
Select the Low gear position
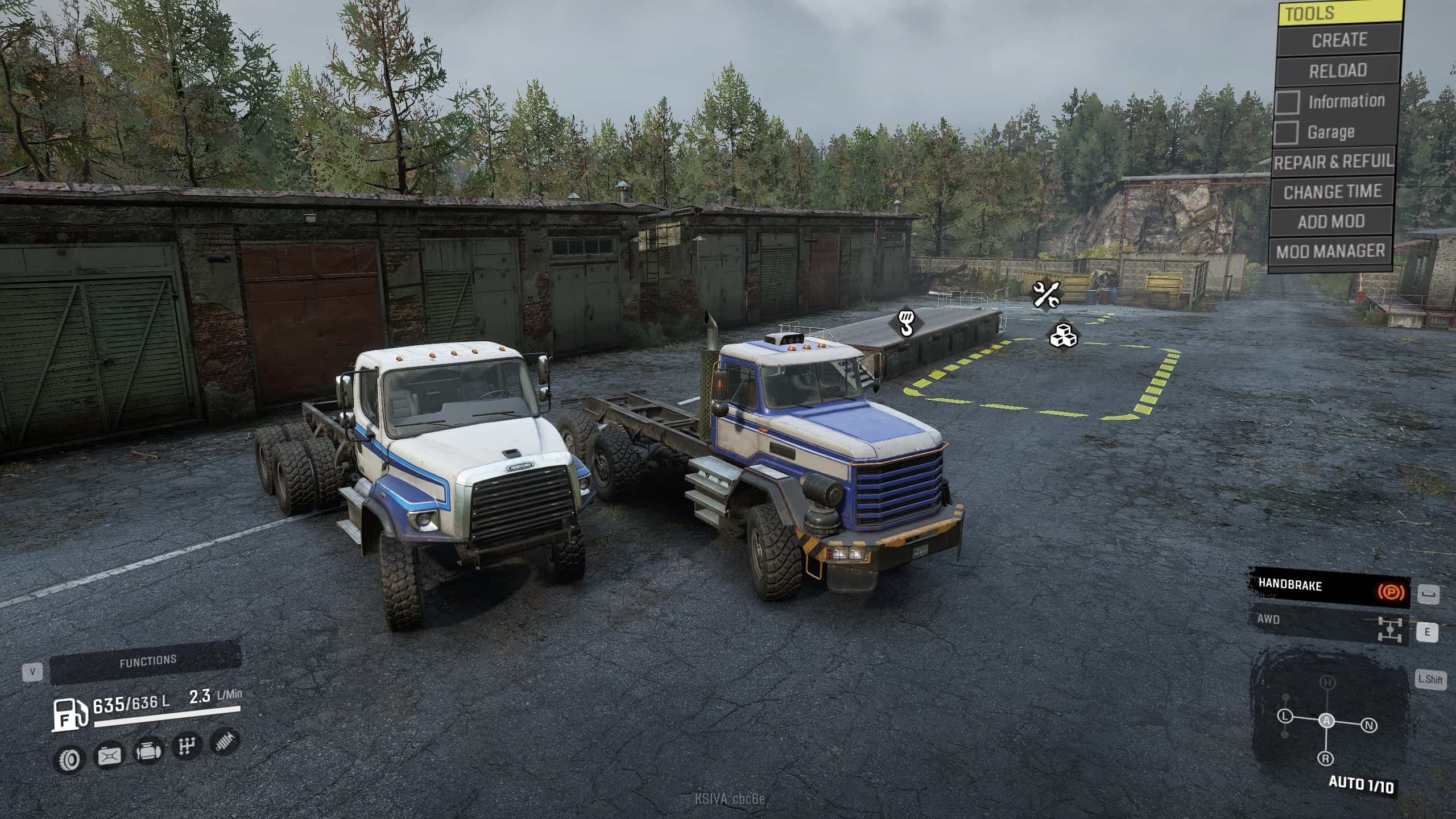[1285, 716]
